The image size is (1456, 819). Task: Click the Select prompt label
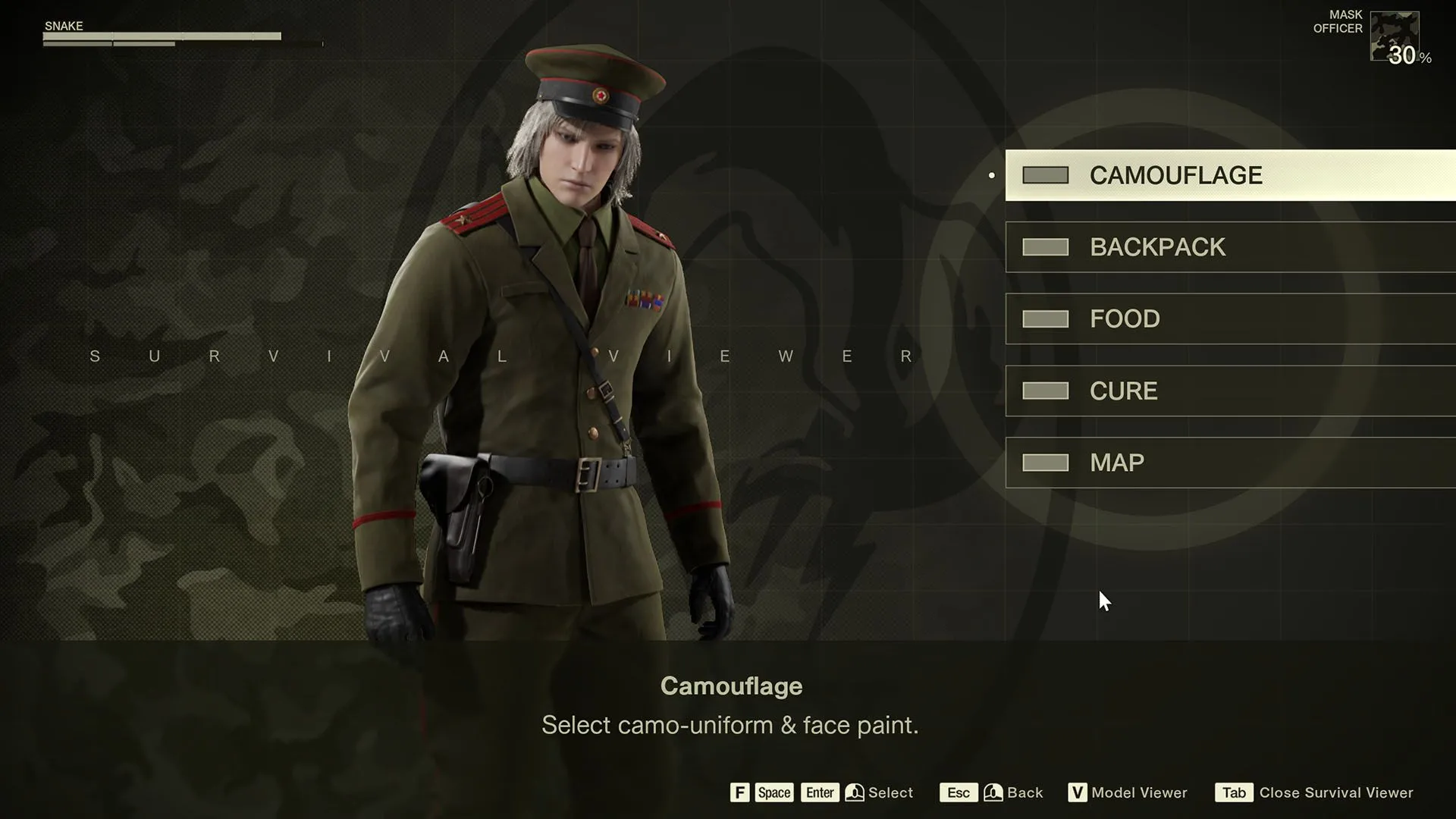point(890,792)
